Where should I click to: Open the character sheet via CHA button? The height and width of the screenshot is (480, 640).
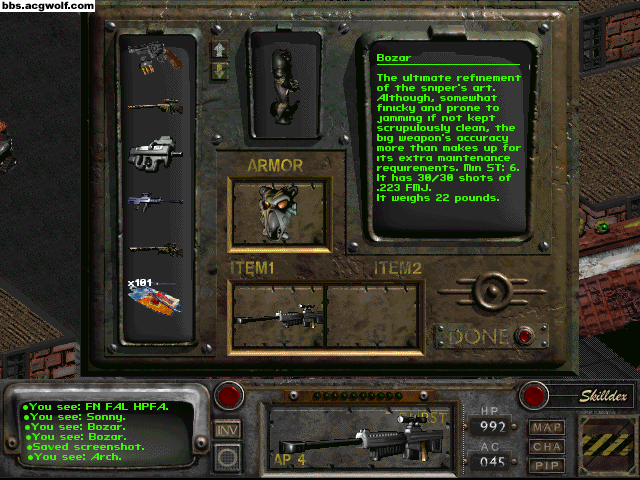tap(547, 444)
